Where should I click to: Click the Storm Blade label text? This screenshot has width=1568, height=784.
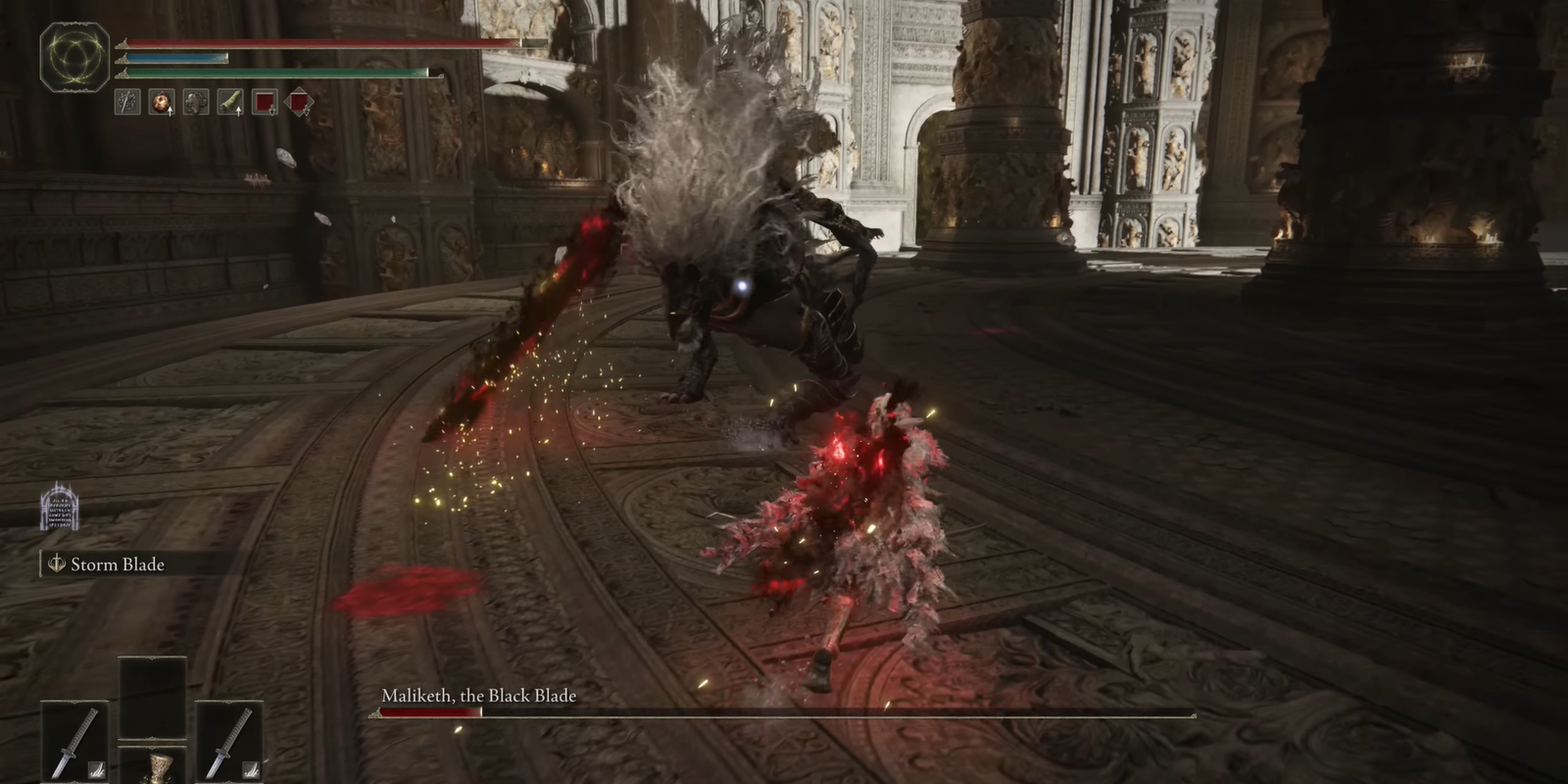coord(116,564)
